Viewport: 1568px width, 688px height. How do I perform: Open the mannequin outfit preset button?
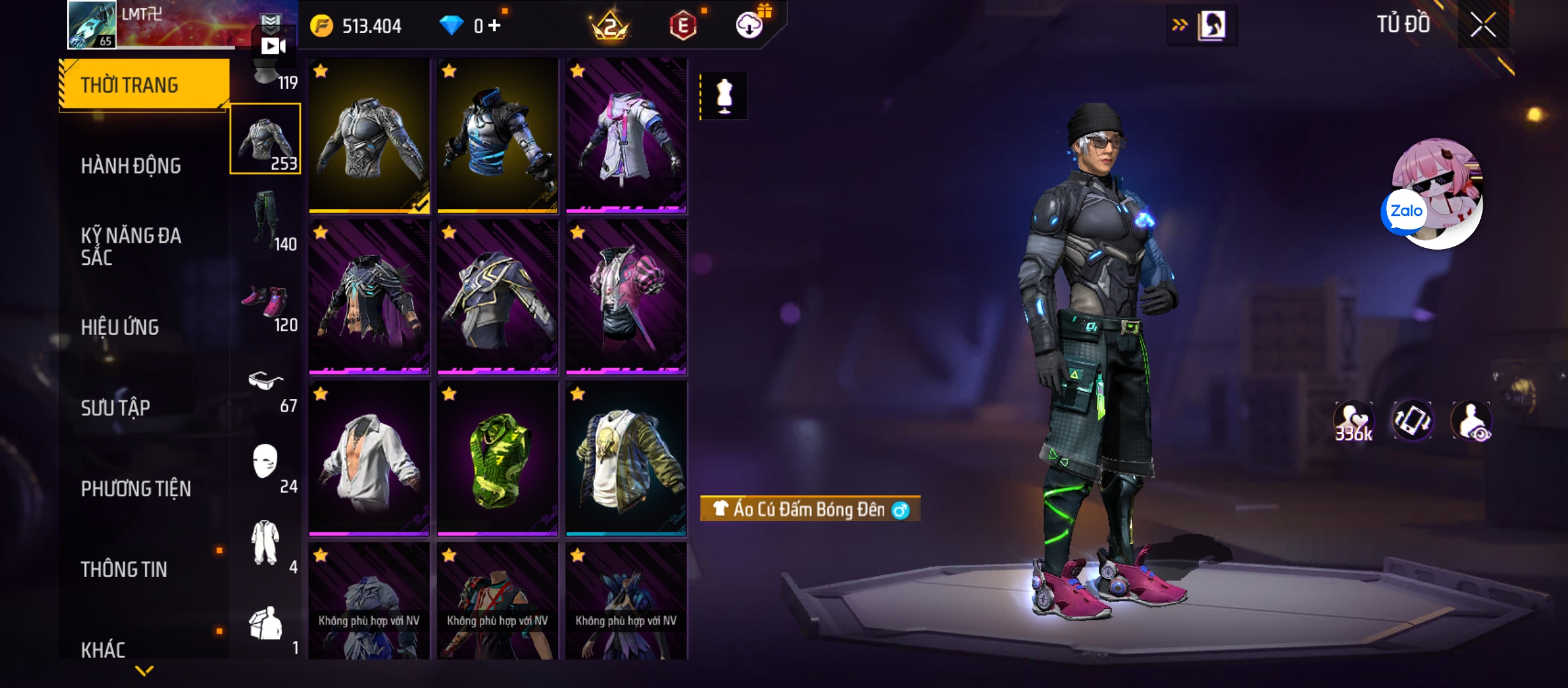pyautogui.click(x=724, y=96)
